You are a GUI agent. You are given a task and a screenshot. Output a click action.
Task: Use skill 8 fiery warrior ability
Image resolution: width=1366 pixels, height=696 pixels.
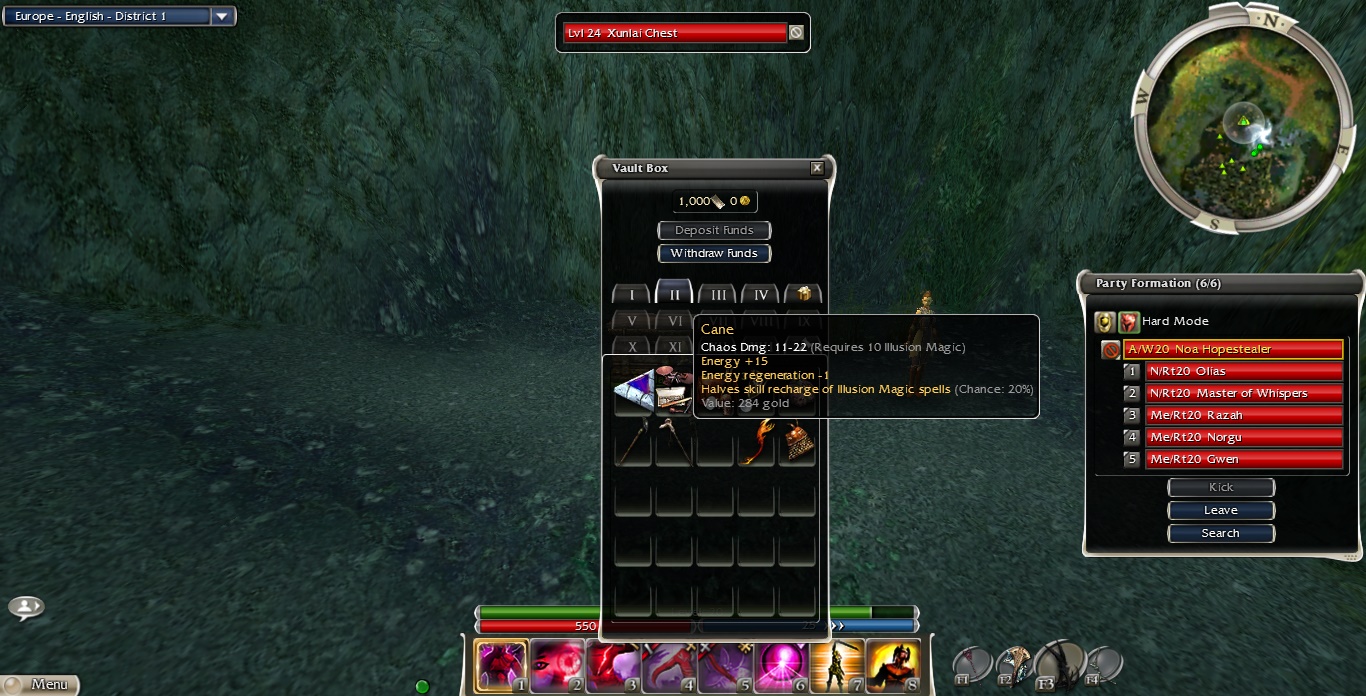pyautogui.click(x=894, y=666)
